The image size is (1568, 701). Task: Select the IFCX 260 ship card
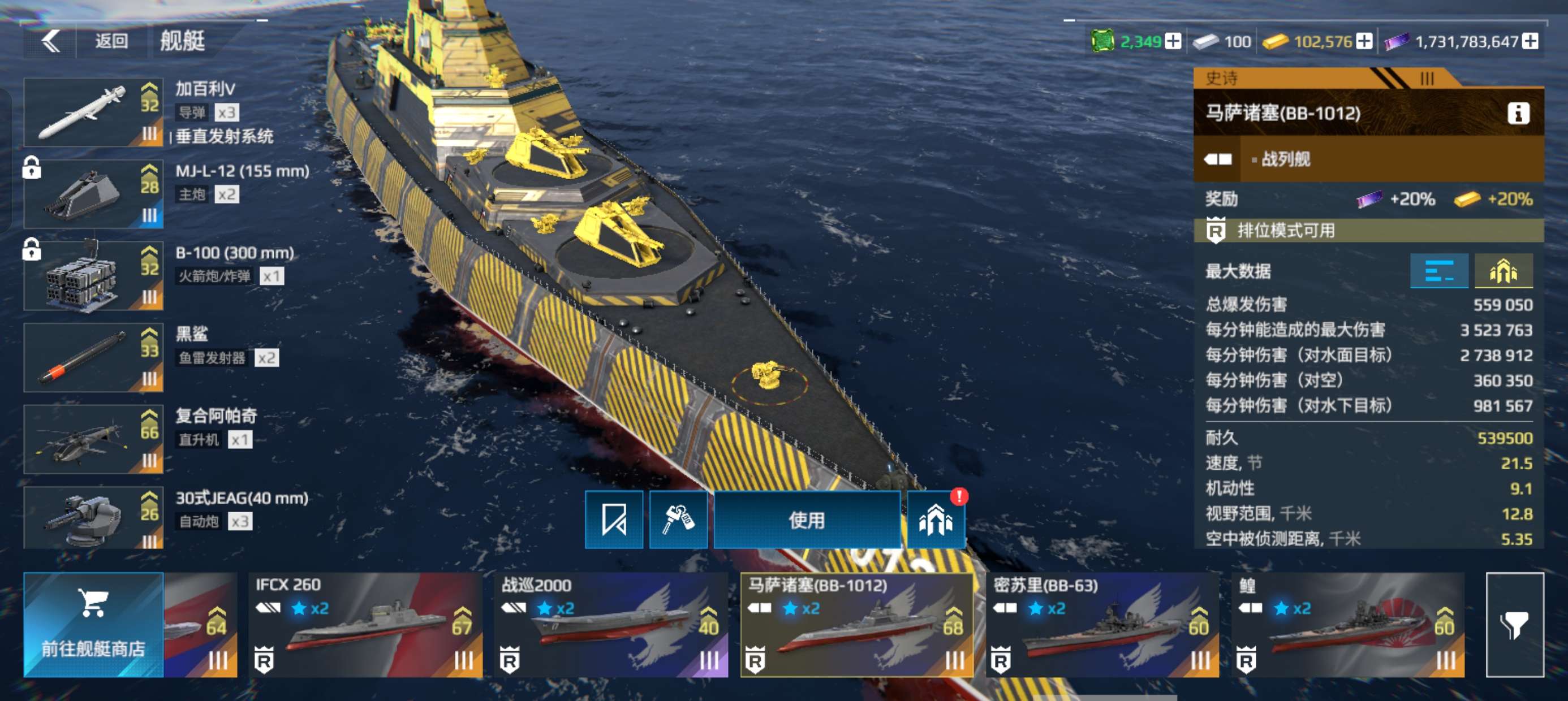[x=365, y=625]
